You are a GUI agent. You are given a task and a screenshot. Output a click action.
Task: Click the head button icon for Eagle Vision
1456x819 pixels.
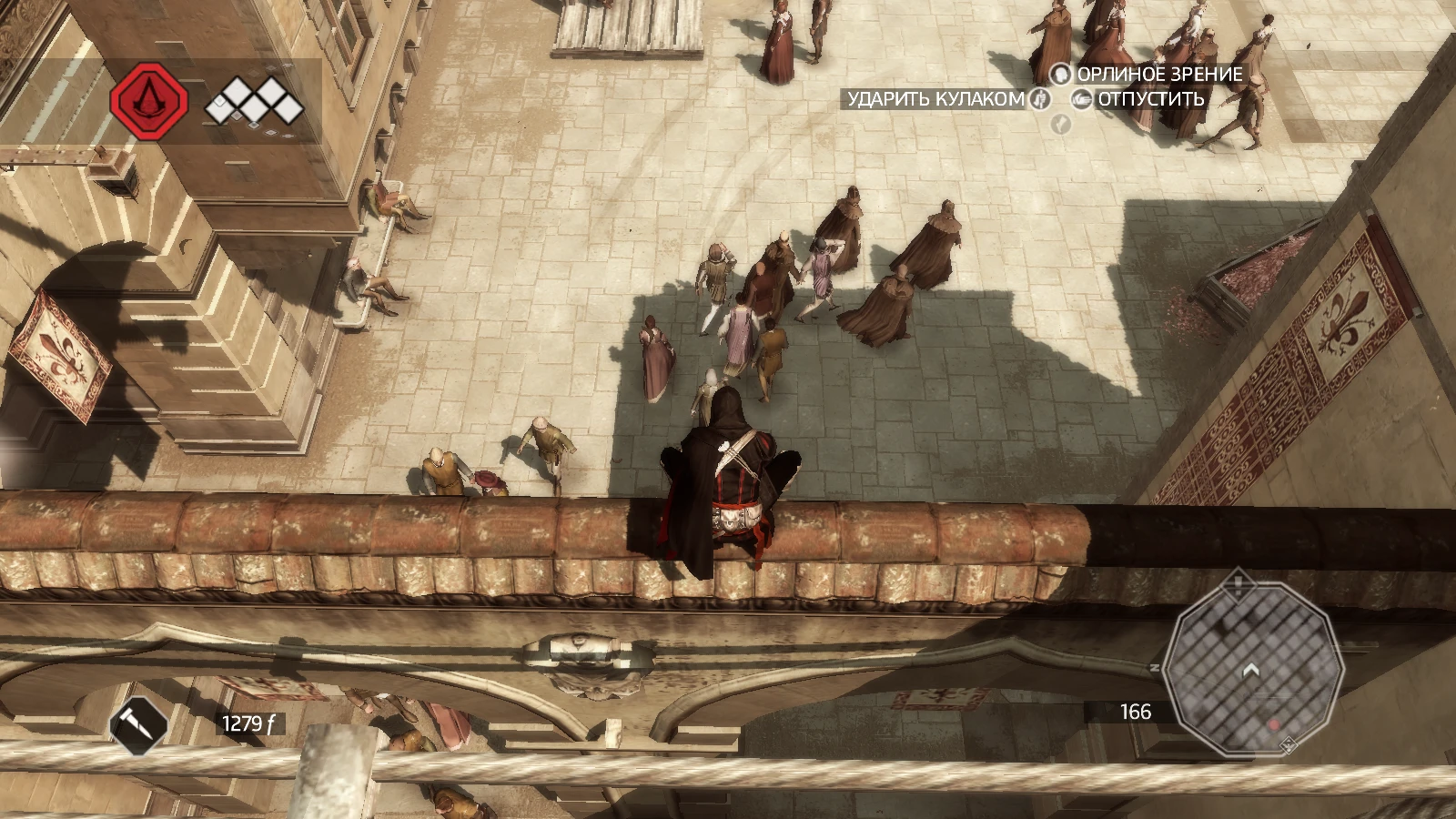point(1059,74)
